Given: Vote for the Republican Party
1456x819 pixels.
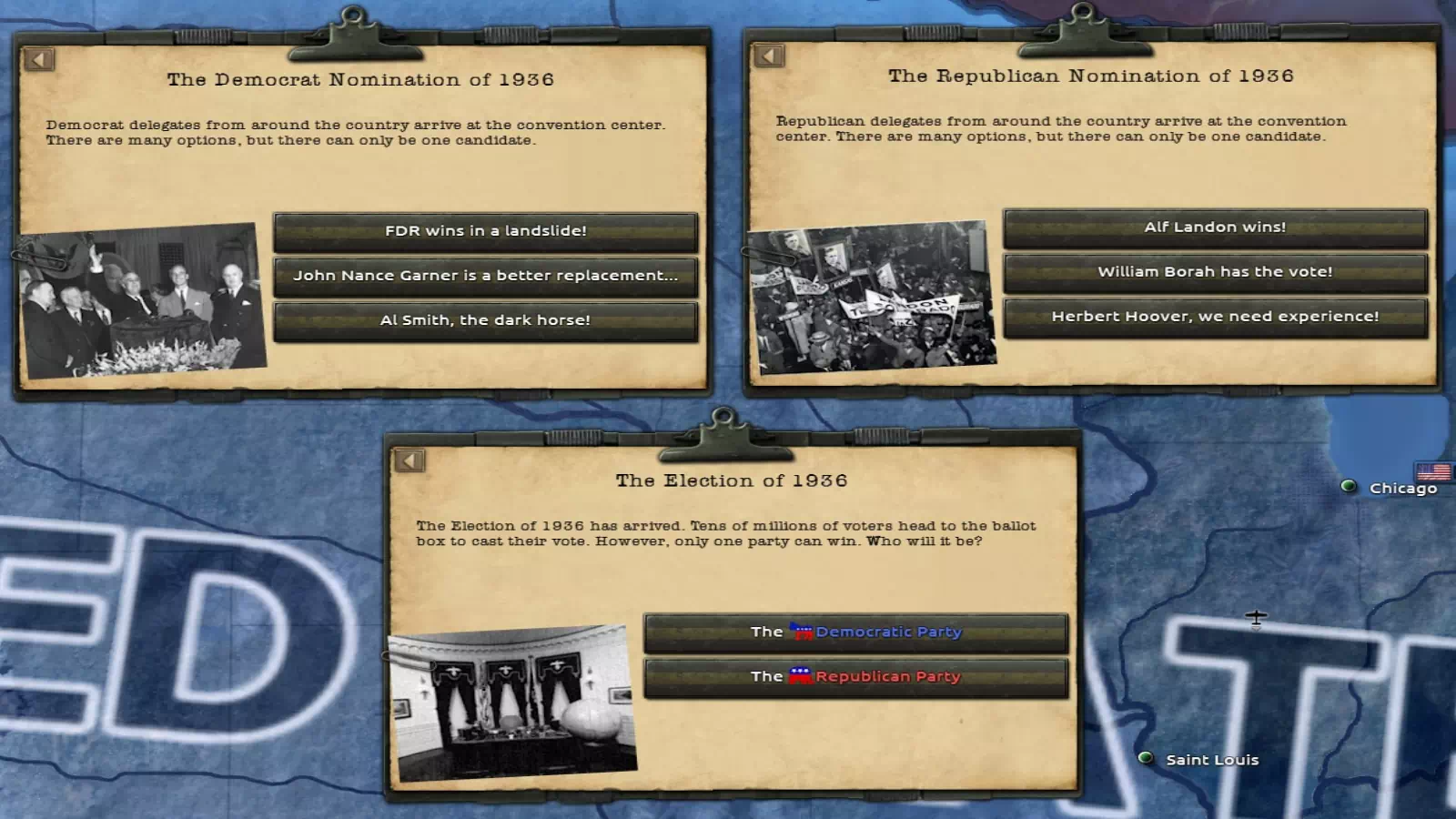Looking at the screenshot, I should tap(855, 676).
